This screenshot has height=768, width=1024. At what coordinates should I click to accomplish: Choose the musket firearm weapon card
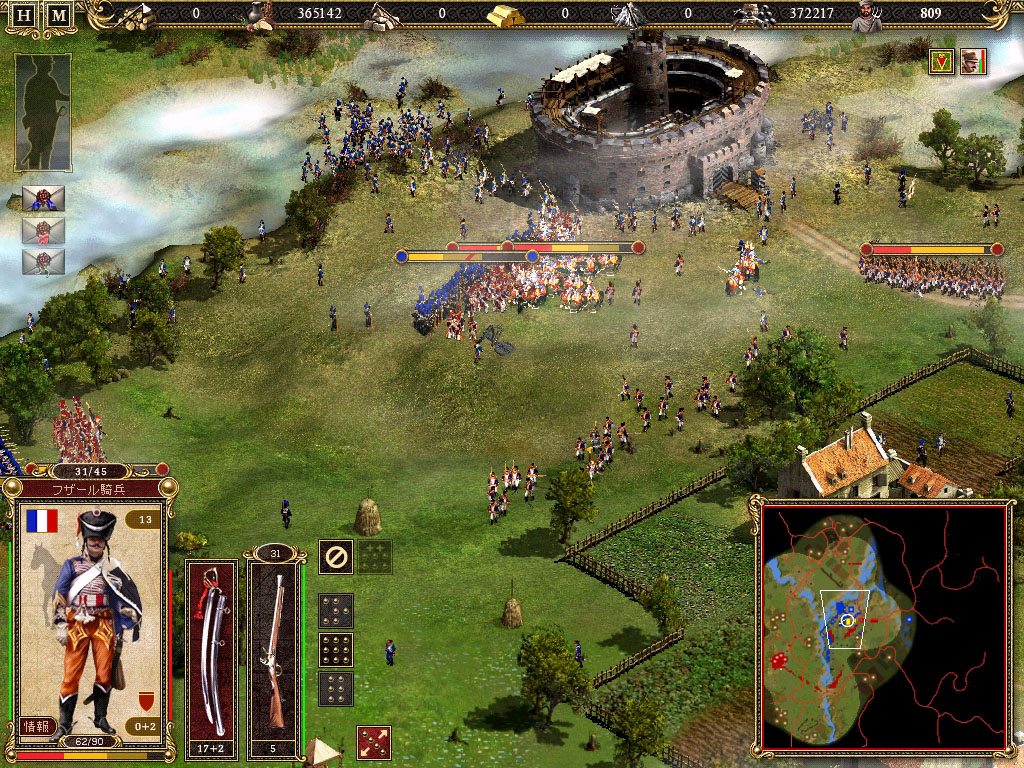[x=274, y=650]
